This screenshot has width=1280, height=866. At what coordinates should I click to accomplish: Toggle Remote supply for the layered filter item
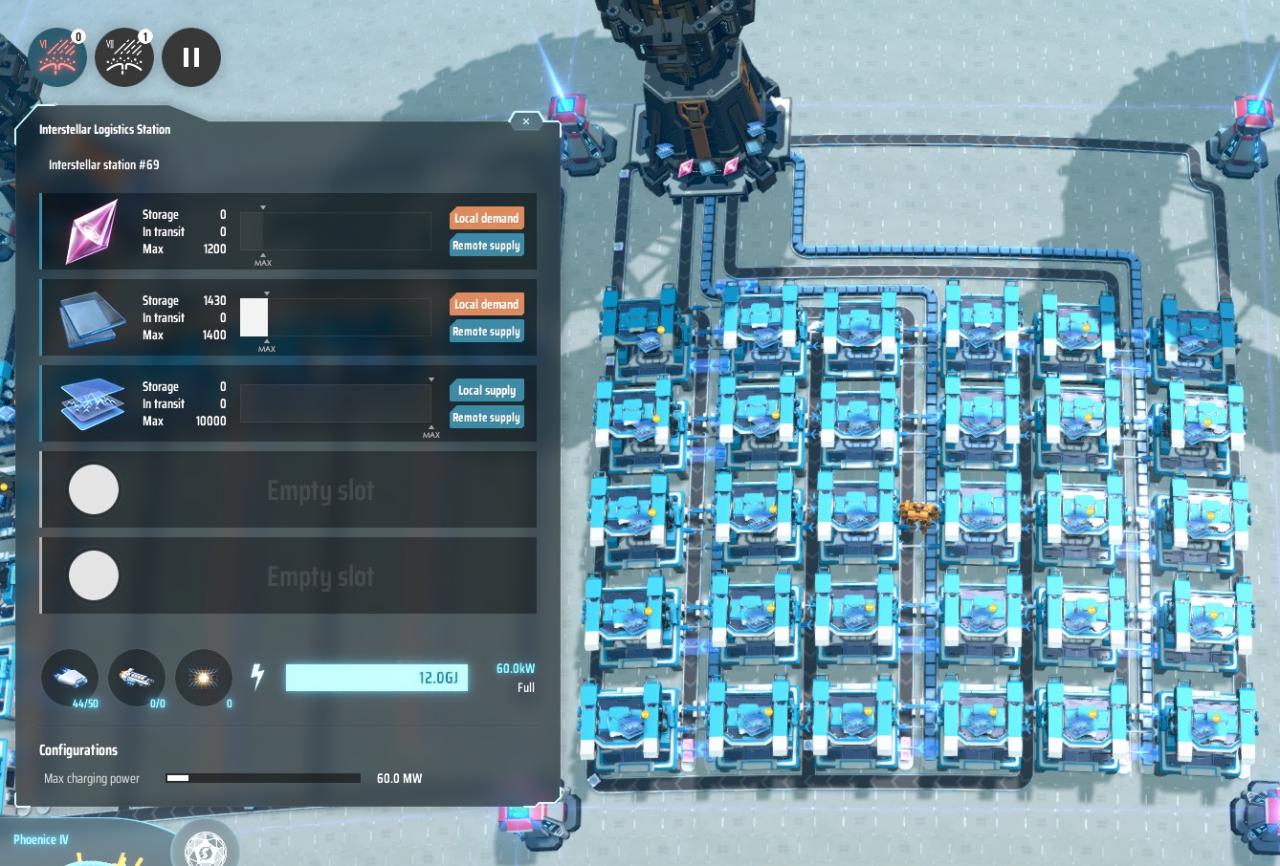(486, 418)
